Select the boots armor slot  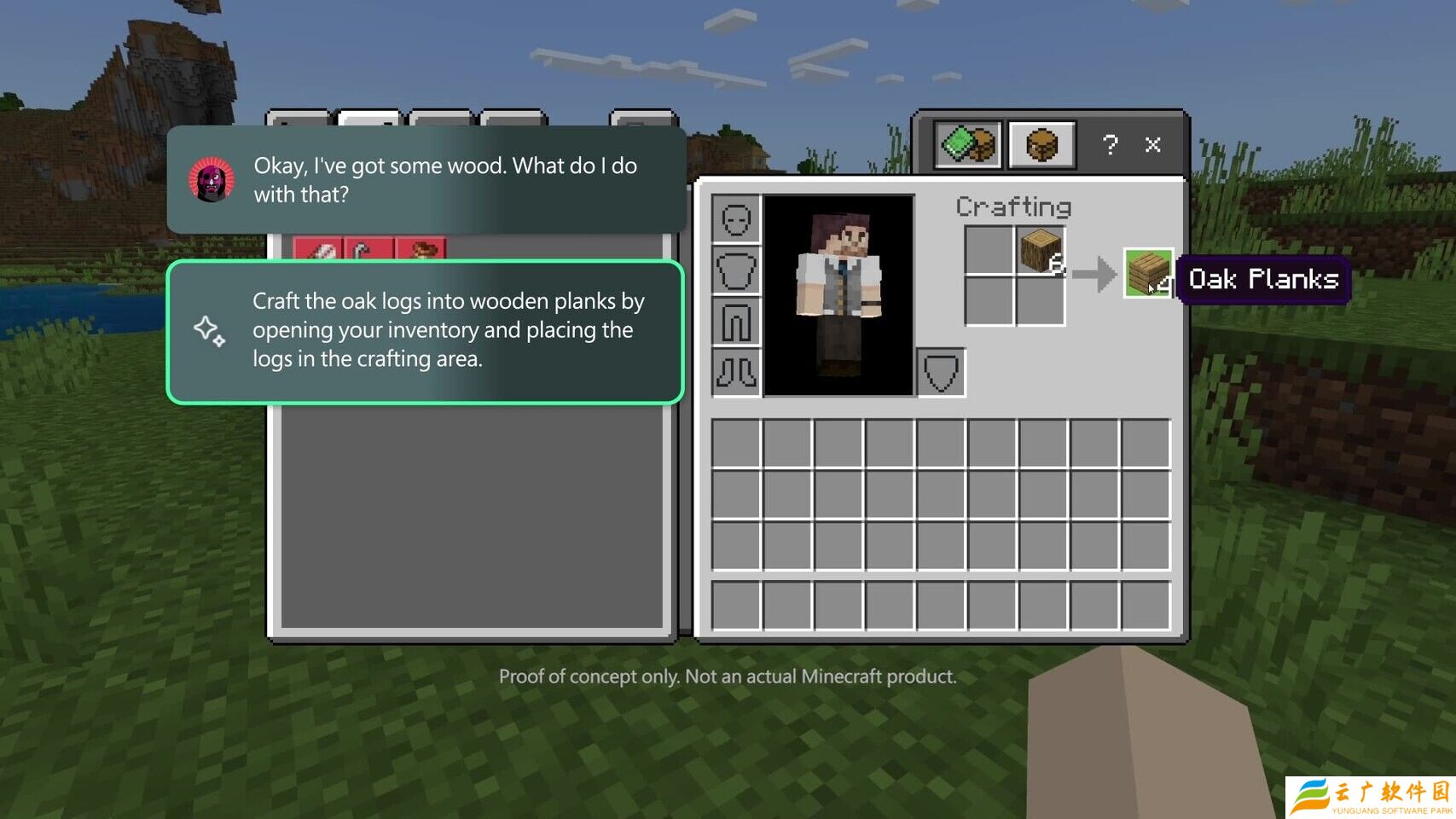click(x=735, y=372)
